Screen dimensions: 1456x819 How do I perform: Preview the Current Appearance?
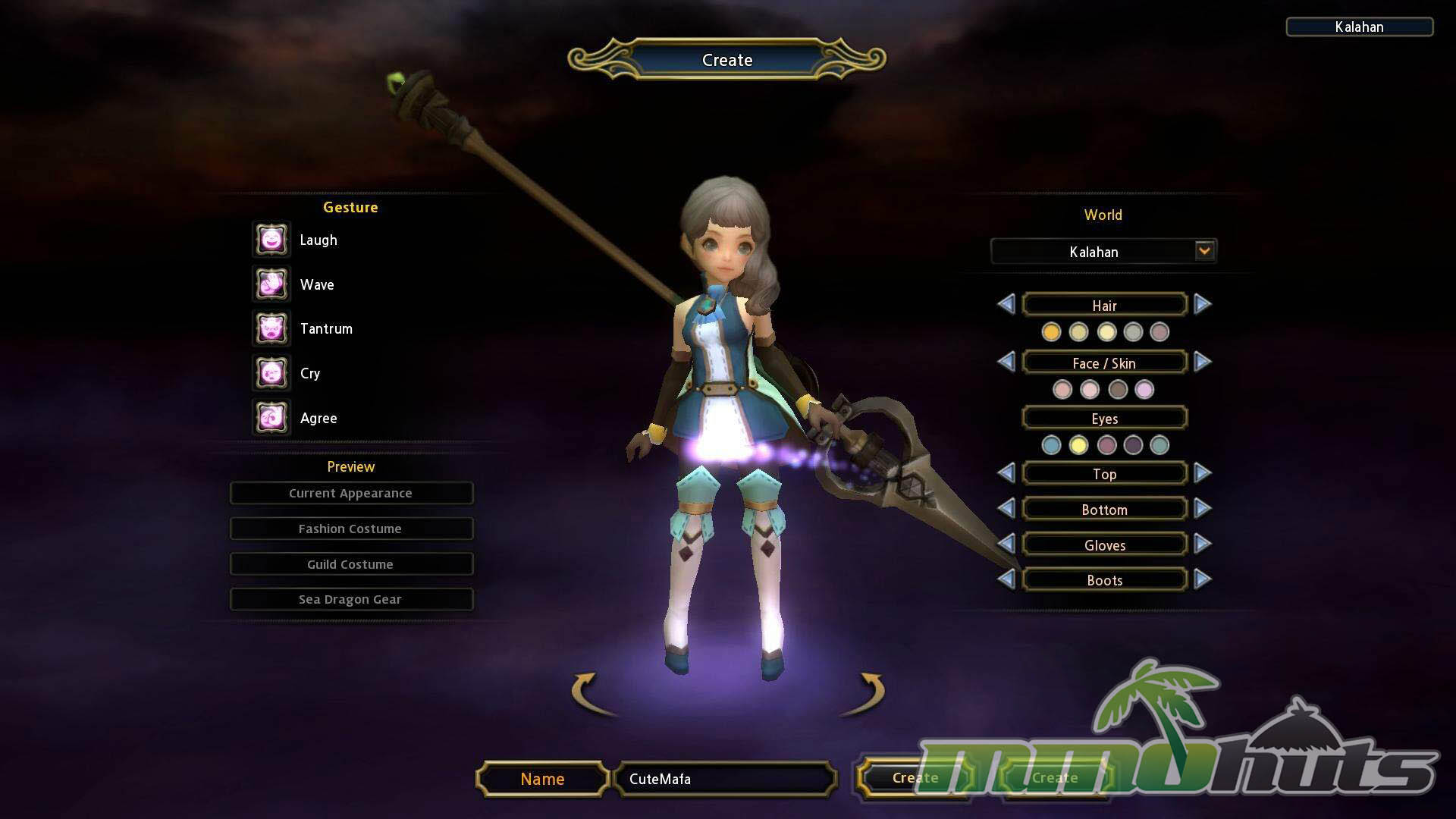point(351,493)
